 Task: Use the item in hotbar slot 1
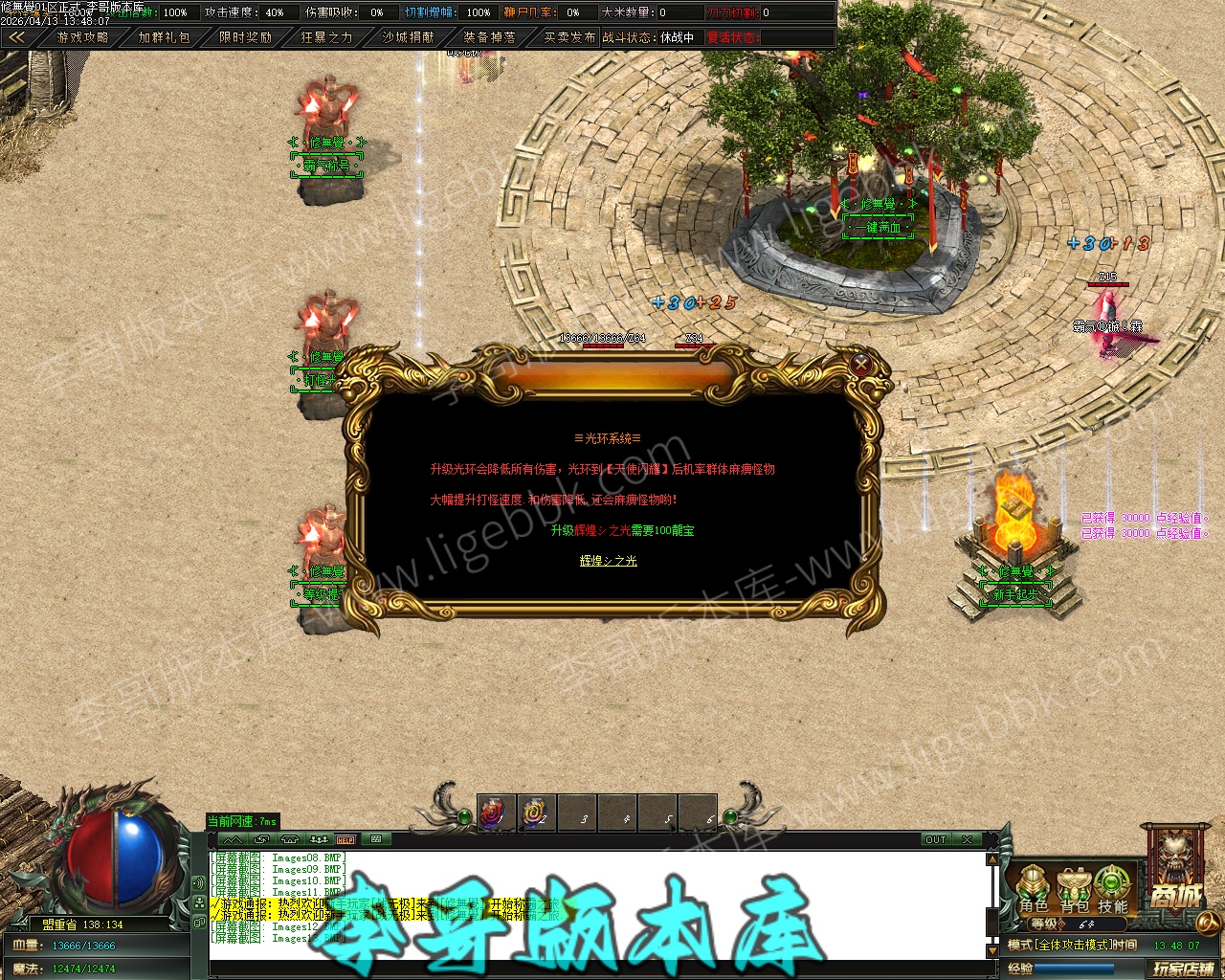(x=496, y=813)
